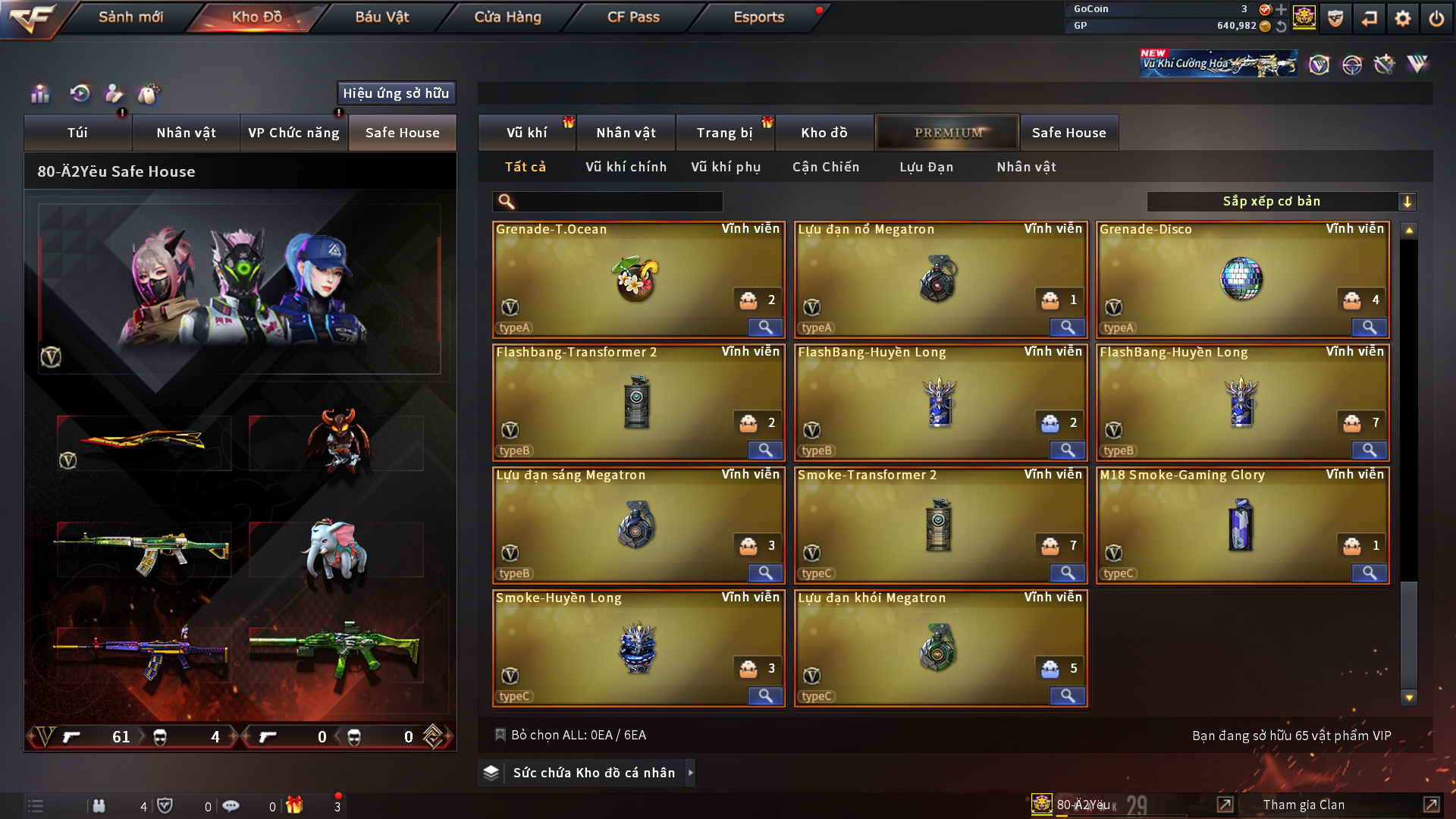Click the power exit button
The height and width of the screenshot is (819, 1456).
[x=1436, y=18]
